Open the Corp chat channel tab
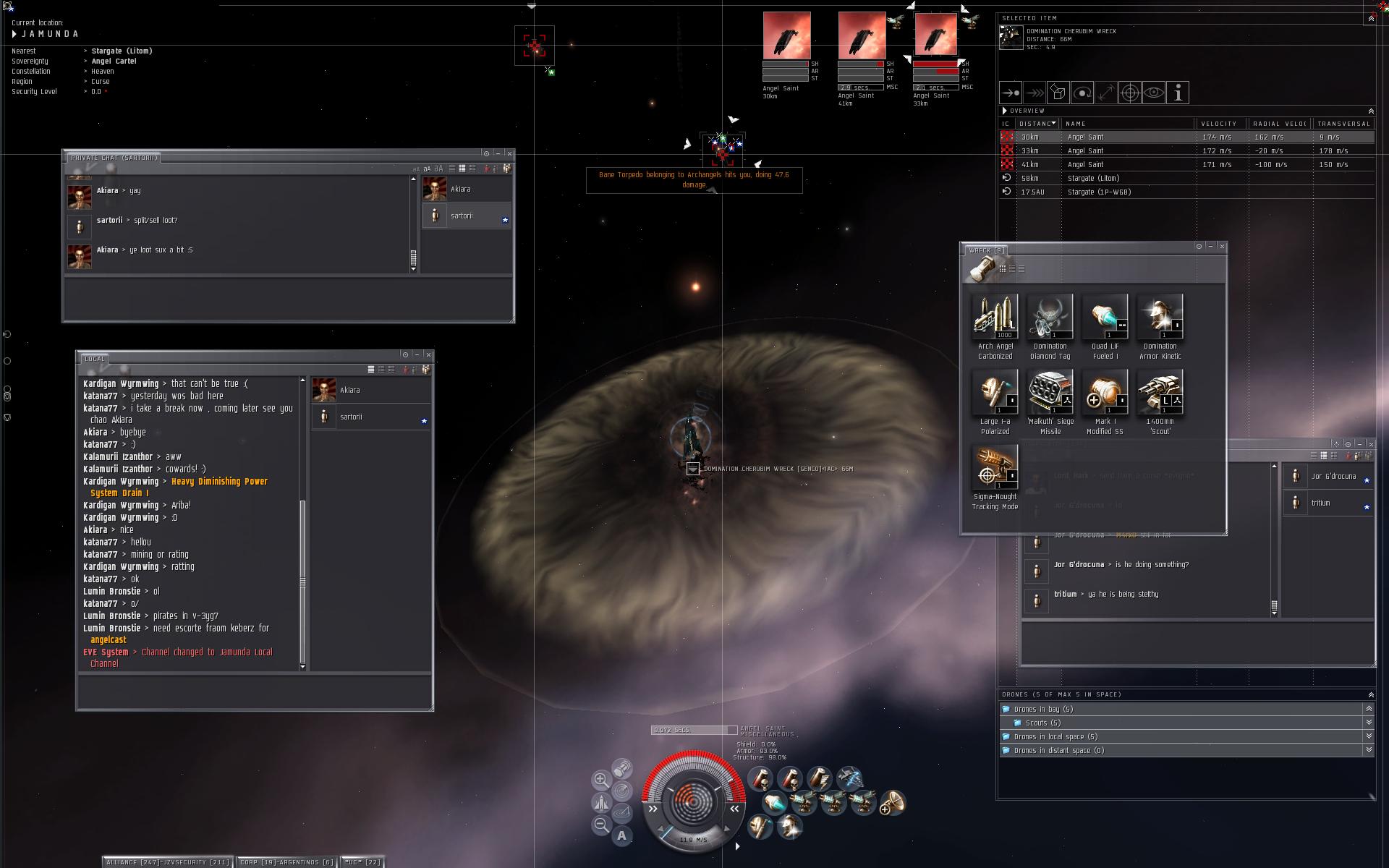The width and height of the screenshot is (1389, 868). click(287, 861)
